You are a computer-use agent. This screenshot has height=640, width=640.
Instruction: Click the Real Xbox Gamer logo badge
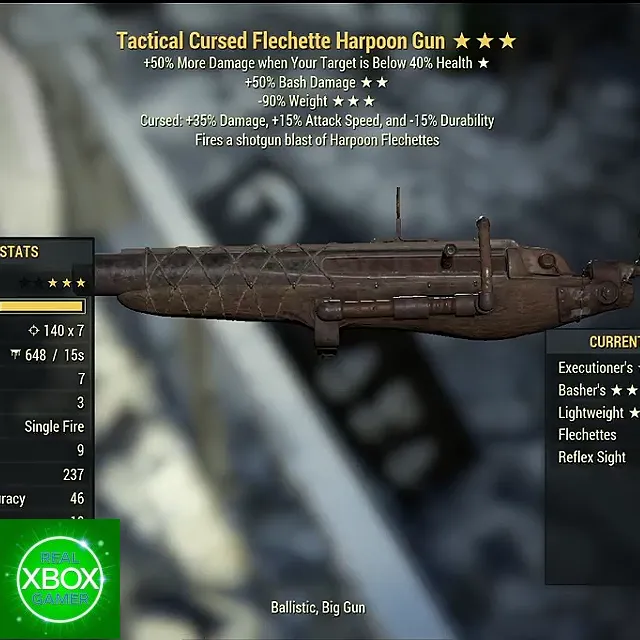[x=60, y=579]
